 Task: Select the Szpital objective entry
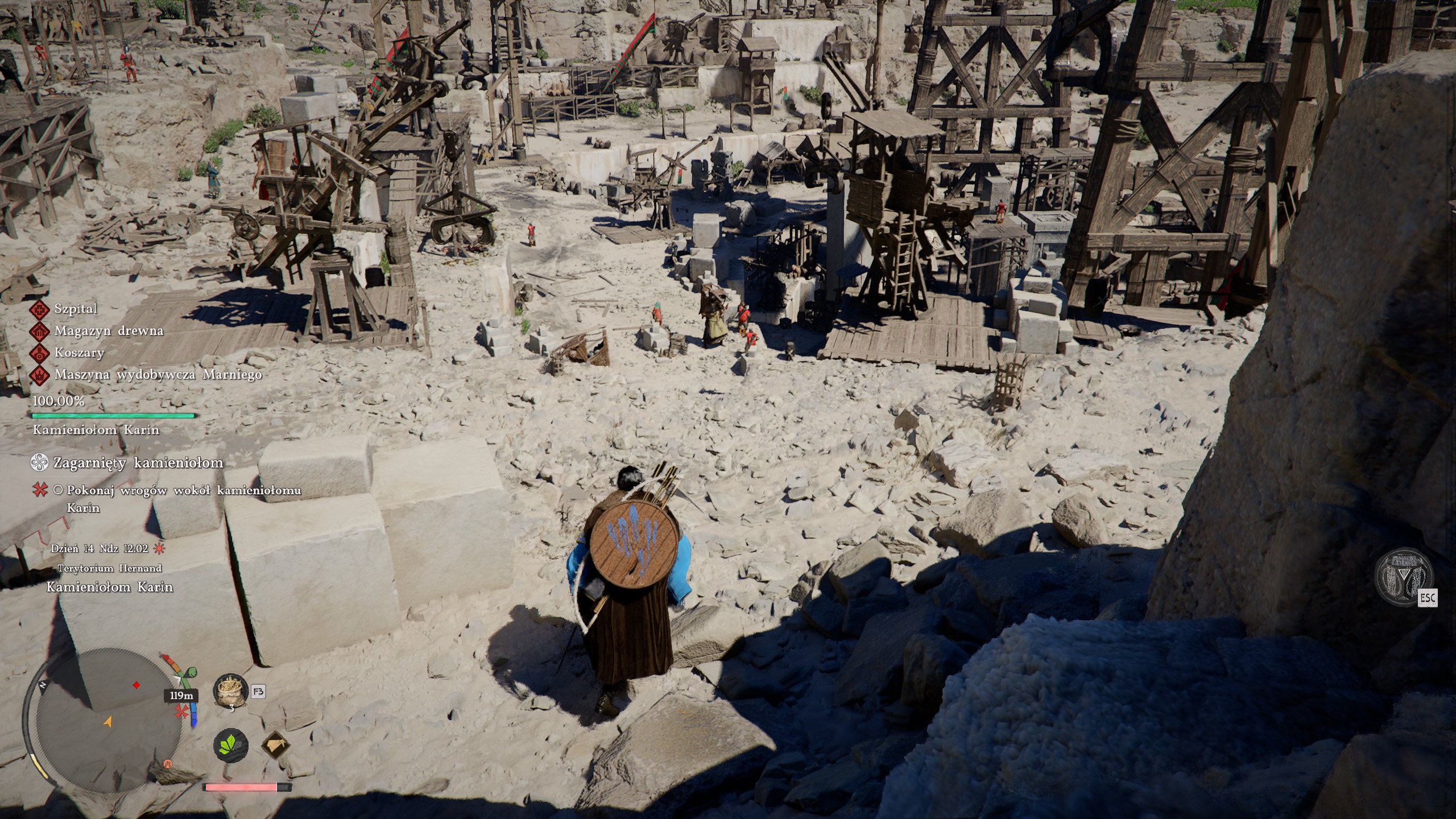point(76,309)
